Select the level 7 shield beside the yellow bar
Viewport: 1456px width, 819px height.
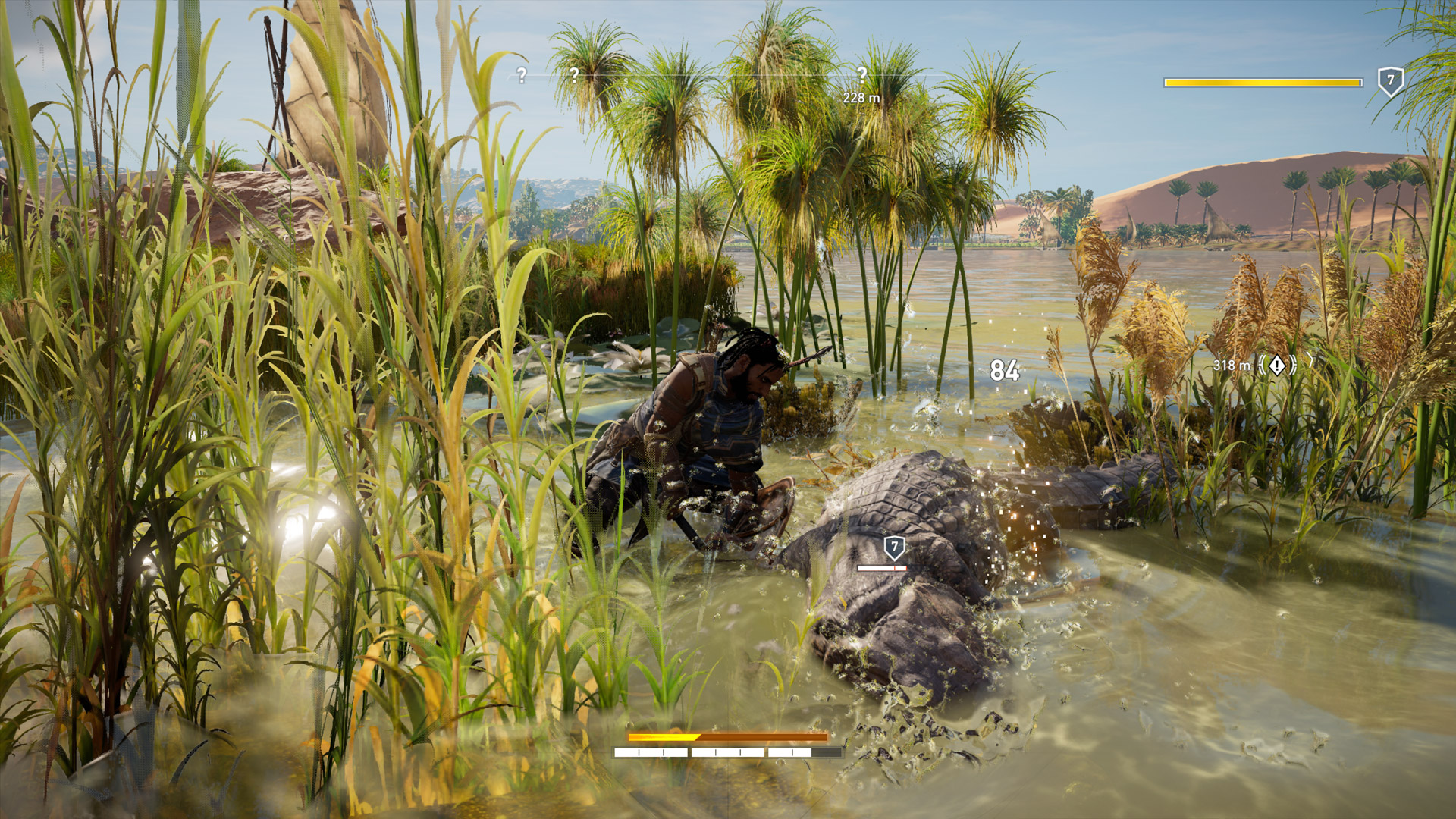(x=1390, y=80)
